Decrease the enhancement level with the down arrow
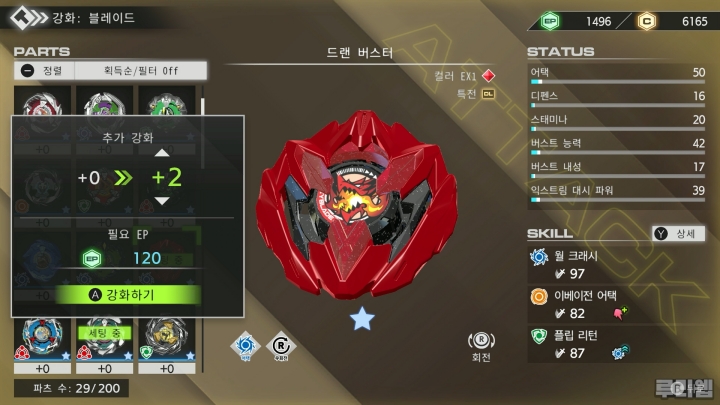Image resolution: width=720 pixels, height=405 pixels. click(x=161, y=201)
